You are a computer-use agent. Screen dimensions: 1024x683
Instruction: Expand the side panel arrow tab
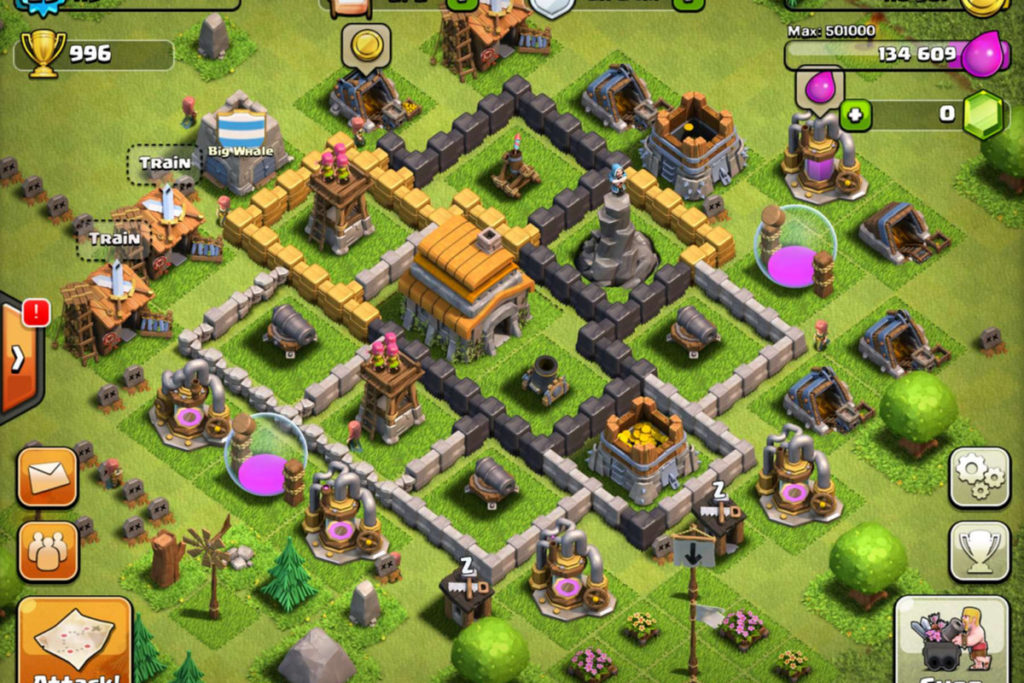pyautogui.click(x=19, y=356)
